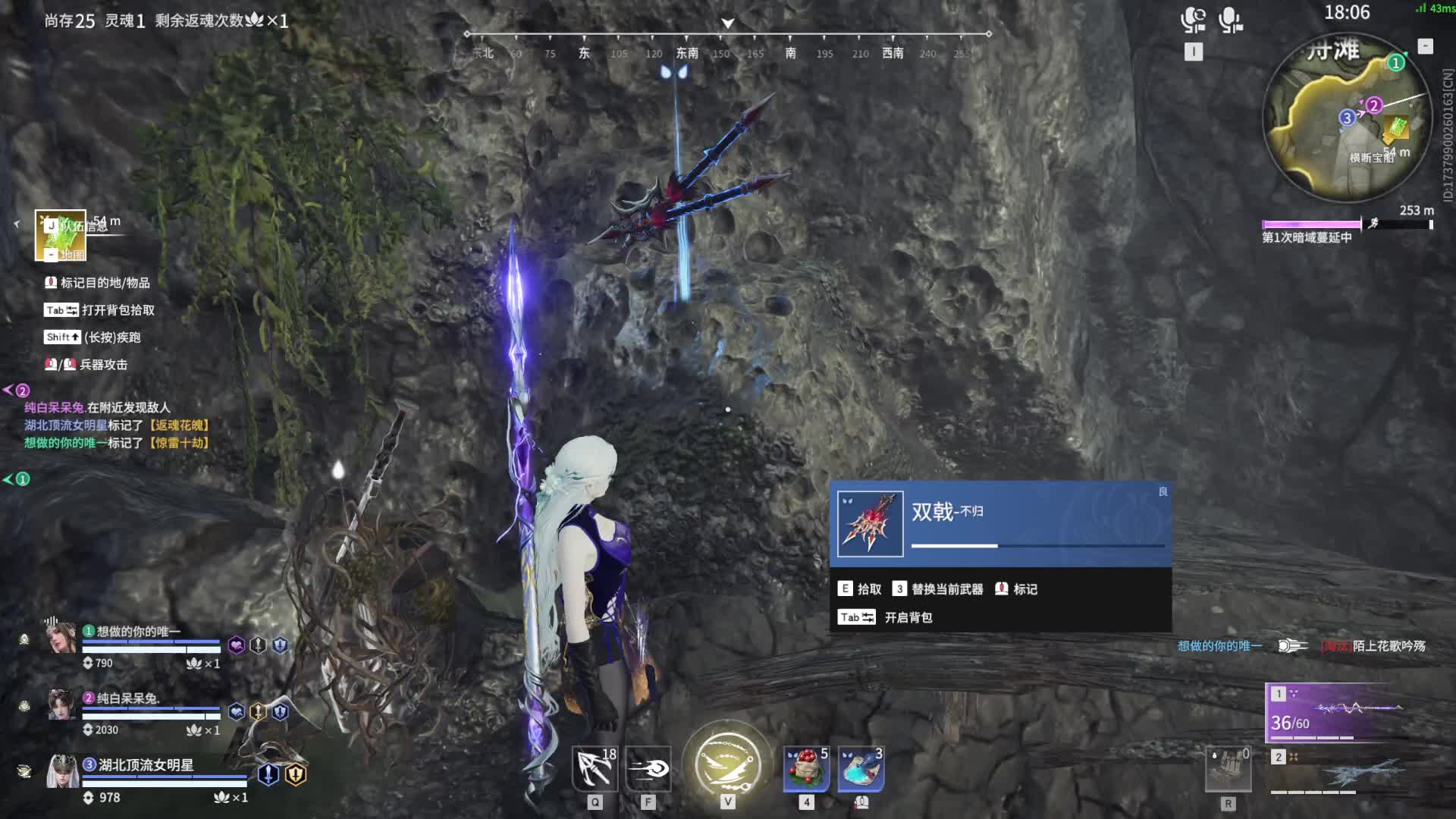Select teammate 想做的你的唯一 portrait

click(x=61, y=639)
